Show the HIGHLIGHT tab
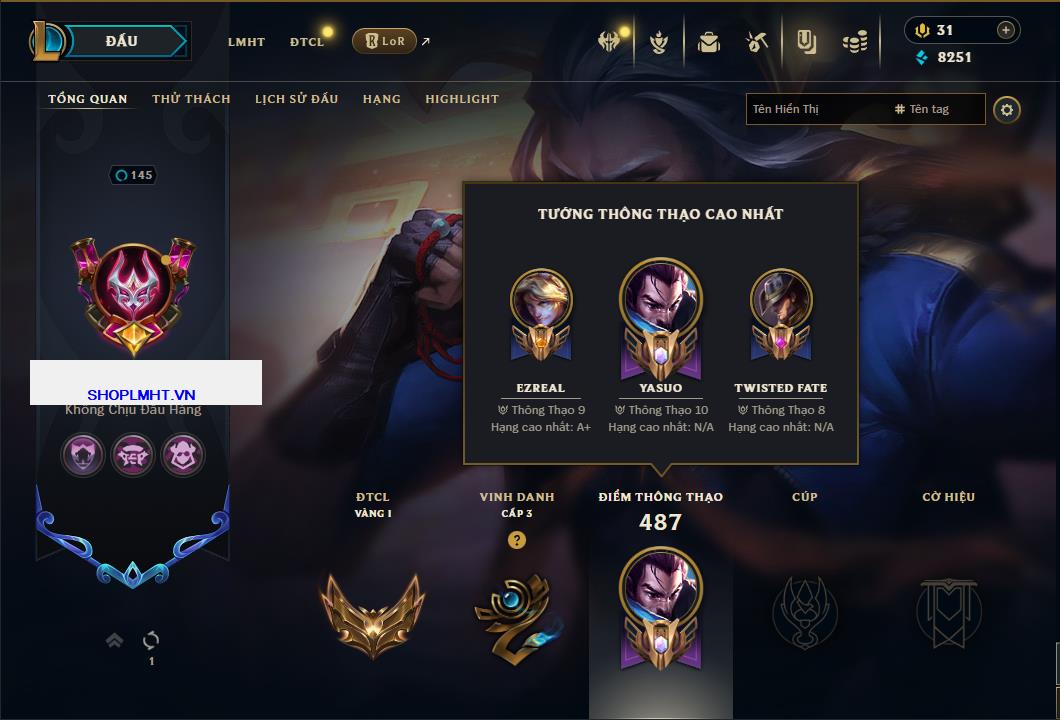This screenshot has height=720, width=1060. point(462,99)
